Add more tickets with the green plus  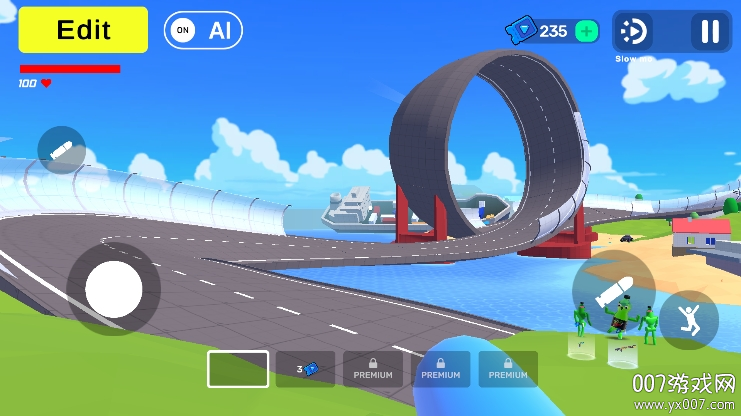pos(588,31)
